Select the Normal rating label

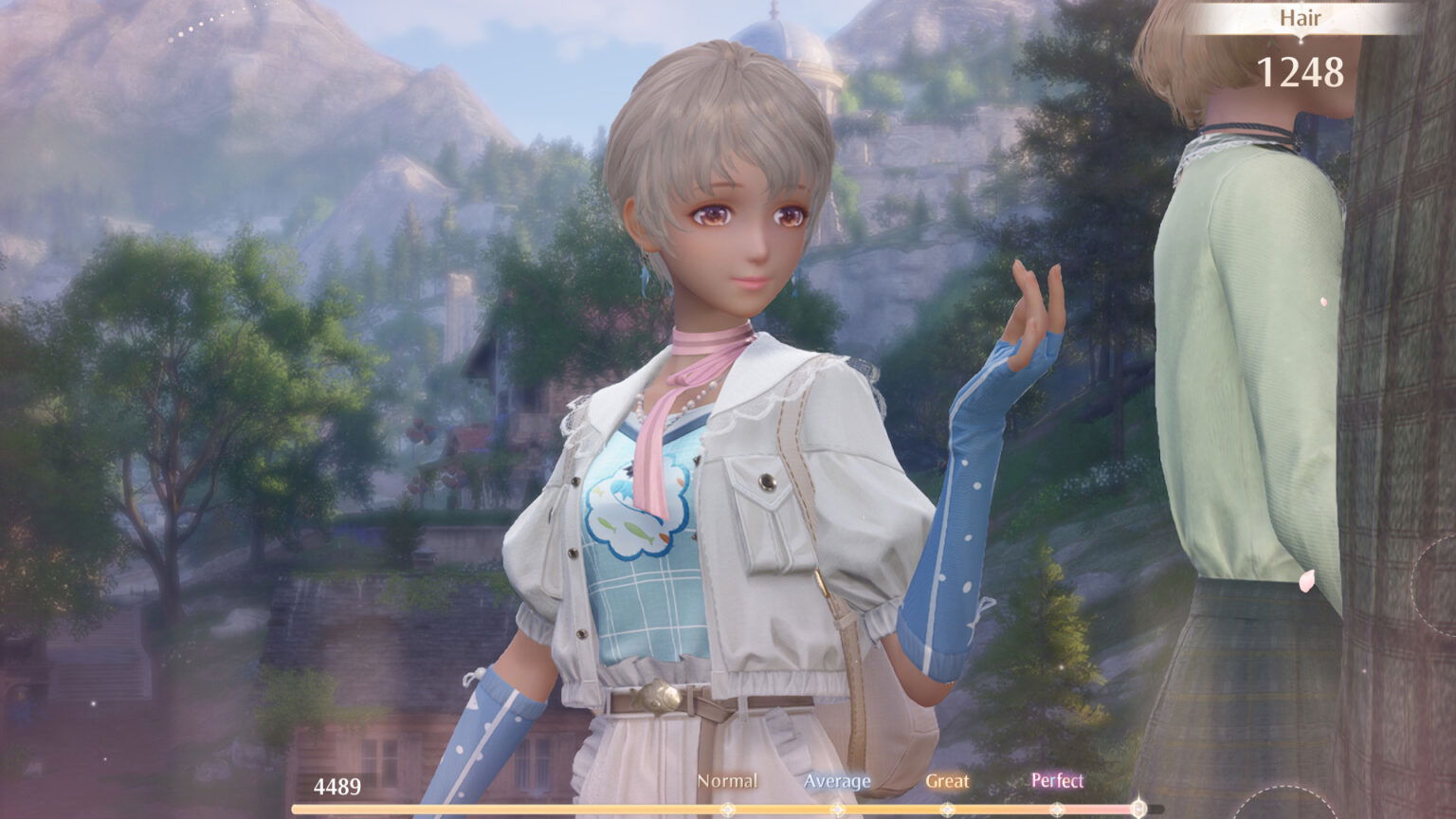727,780
